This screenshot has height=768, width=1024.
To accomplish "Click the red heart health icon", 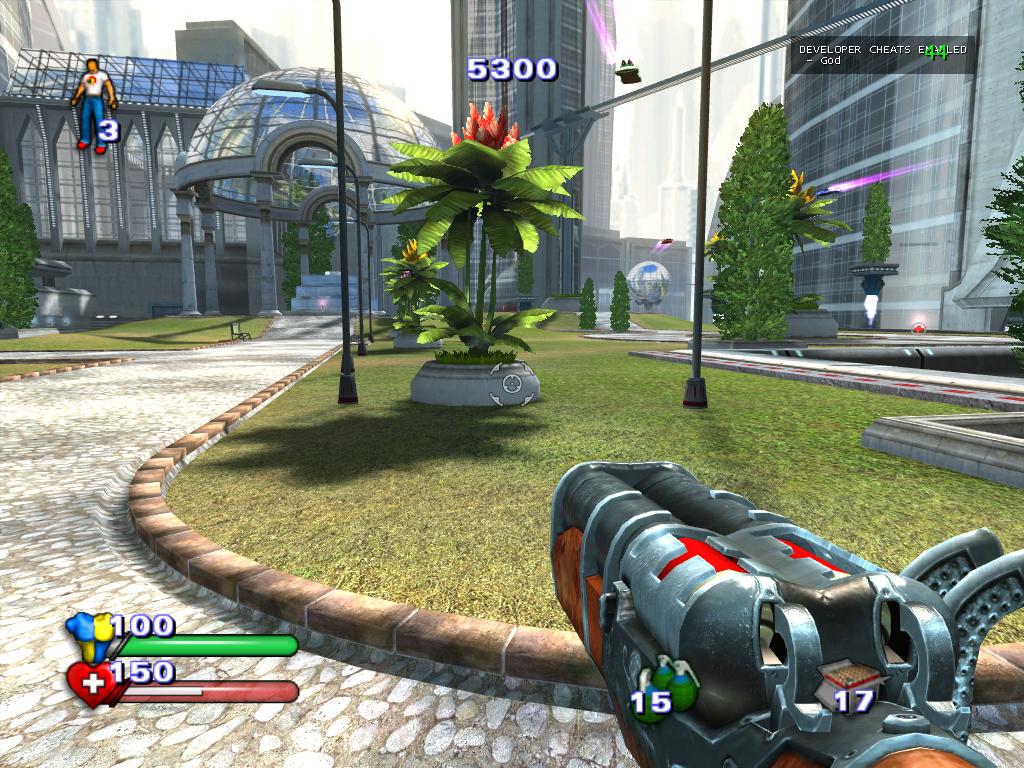I will click(90, 684).
